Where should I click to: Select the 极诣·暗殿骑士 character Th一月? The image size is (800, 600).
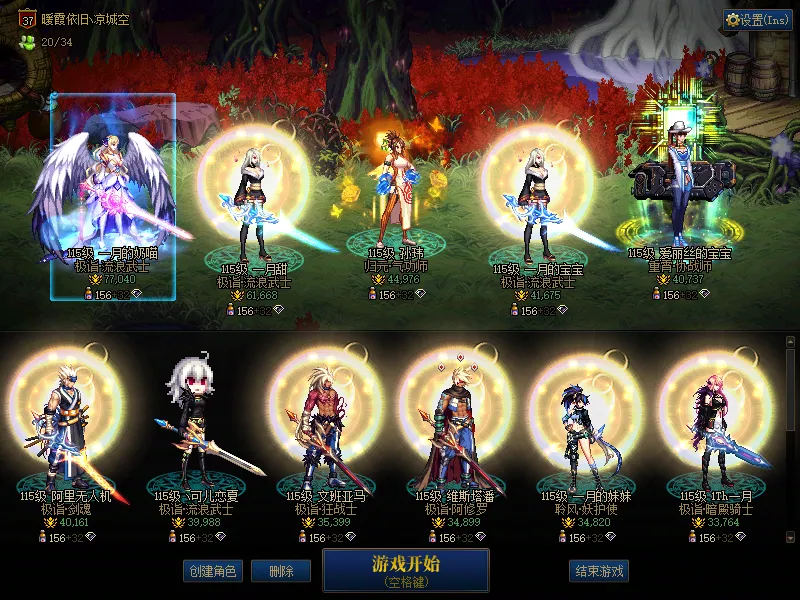click(x=718, y=430)
